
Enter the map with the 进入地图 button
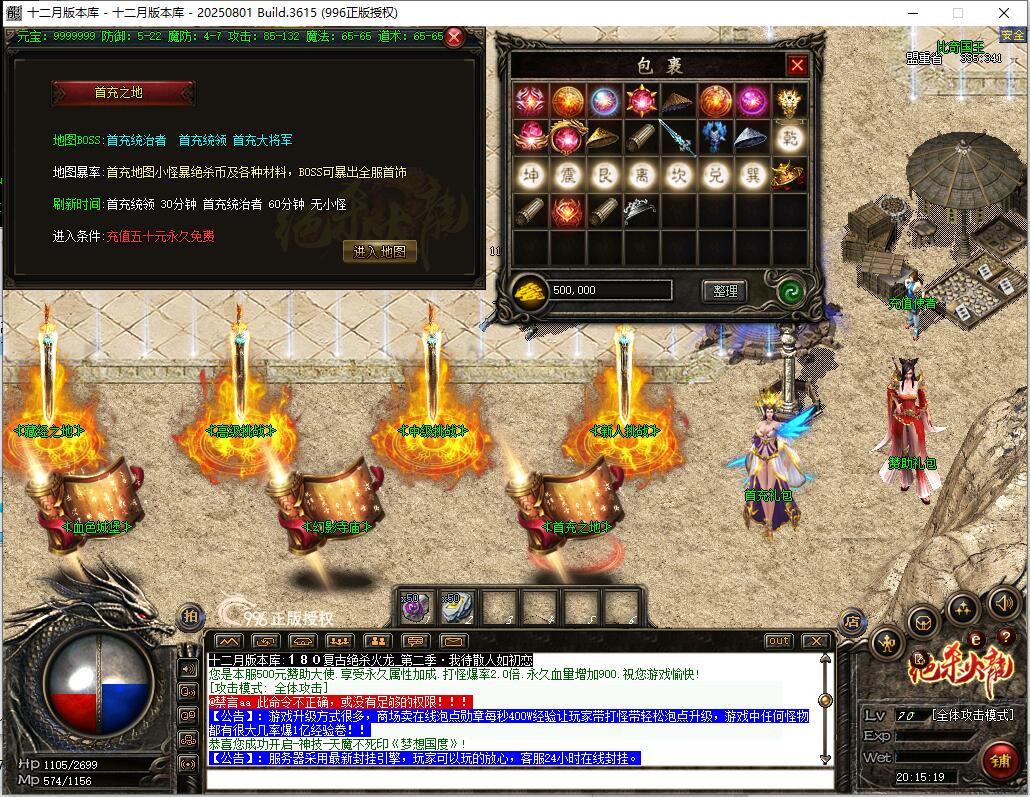click(380, 252)
